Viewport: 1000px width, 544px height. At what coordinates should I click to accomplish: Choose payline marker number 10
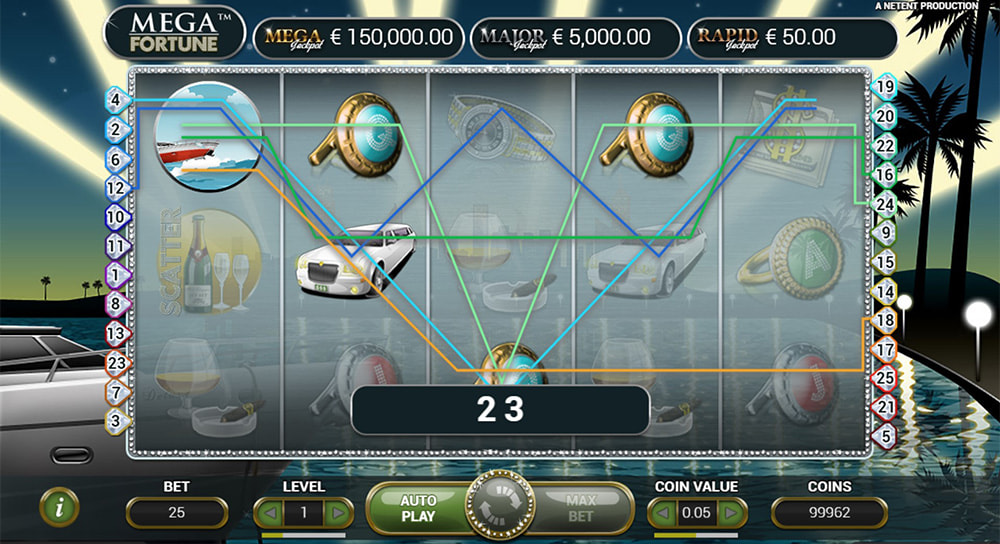click(x=116, y=216)
